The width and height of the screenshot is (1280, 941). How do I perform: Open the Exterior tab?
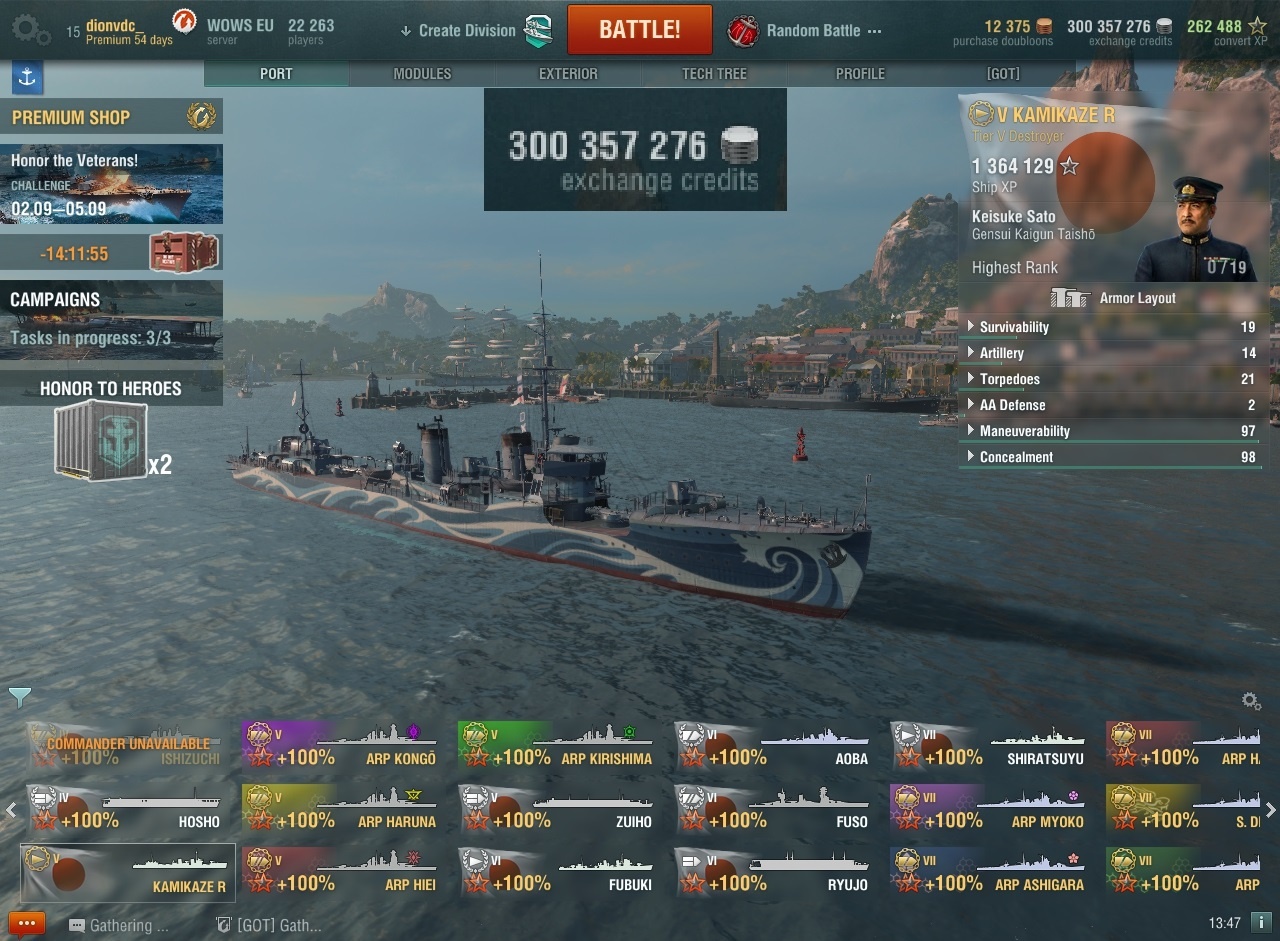[x=568, y=74]
